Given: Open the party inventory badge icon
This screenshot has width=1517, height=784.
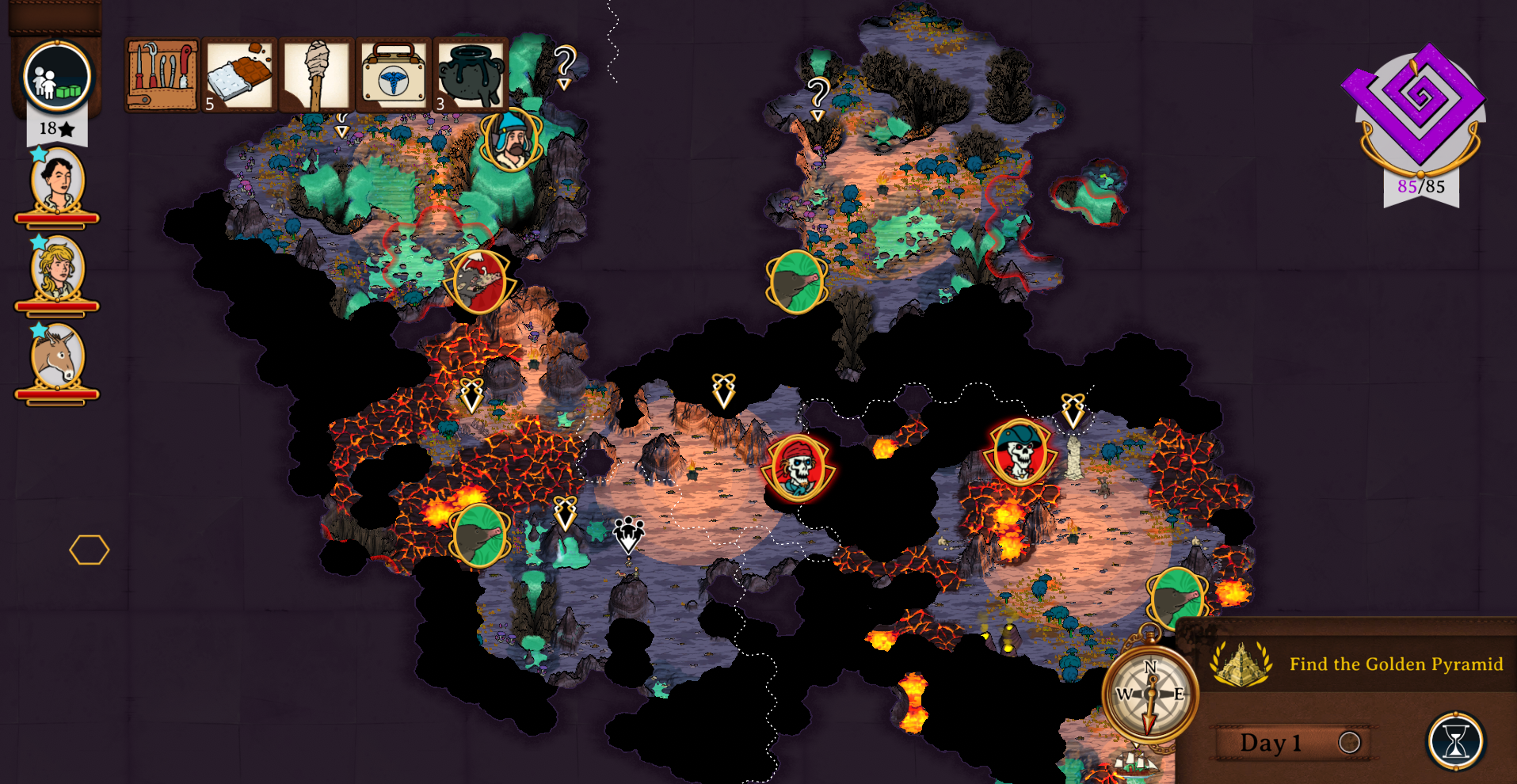Looking at the screenshot, I should pyautogui.click(x=57, y=77).
